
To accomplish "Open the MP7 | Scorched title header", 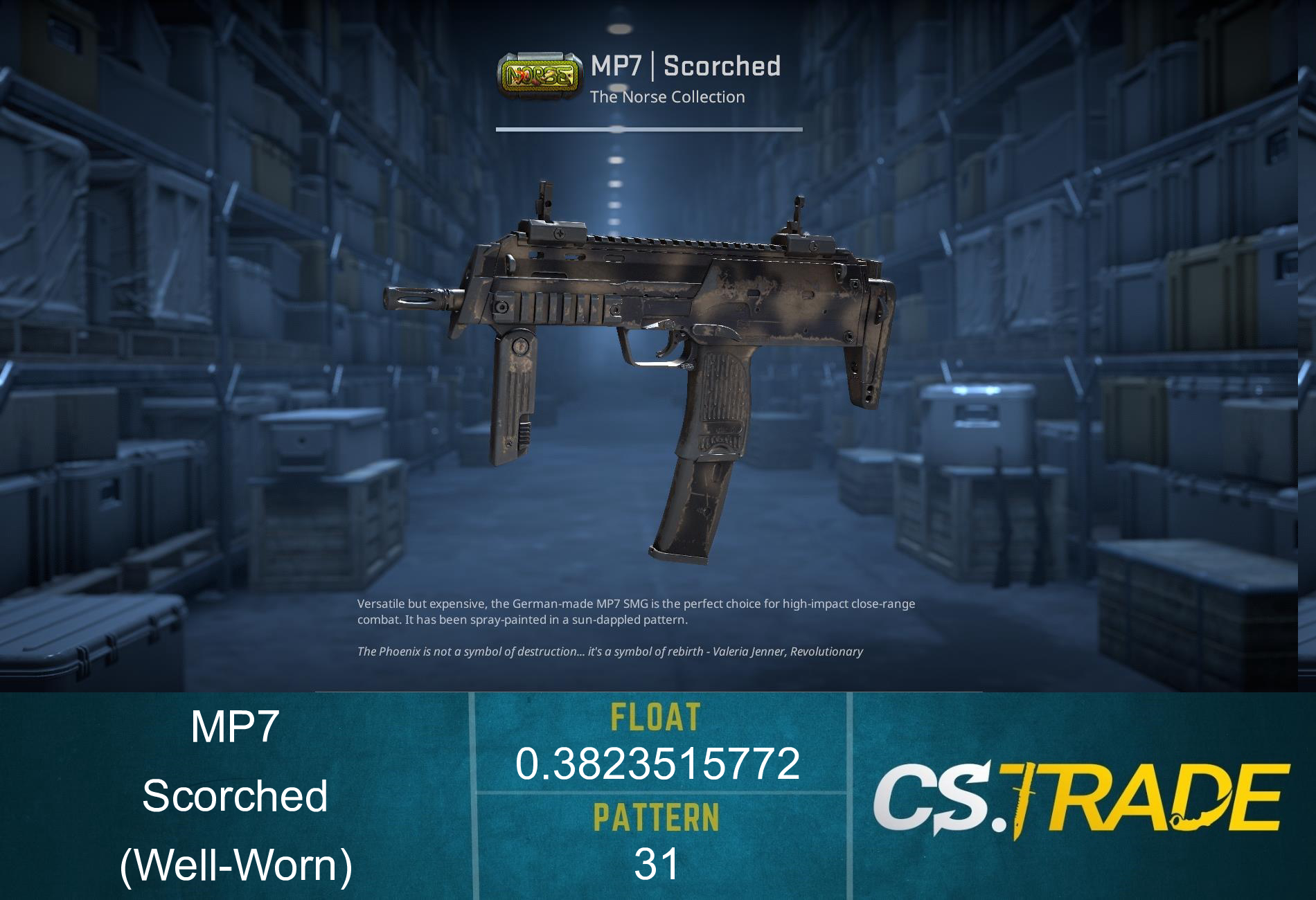I will pyautogui.click(x=686, y=66).
